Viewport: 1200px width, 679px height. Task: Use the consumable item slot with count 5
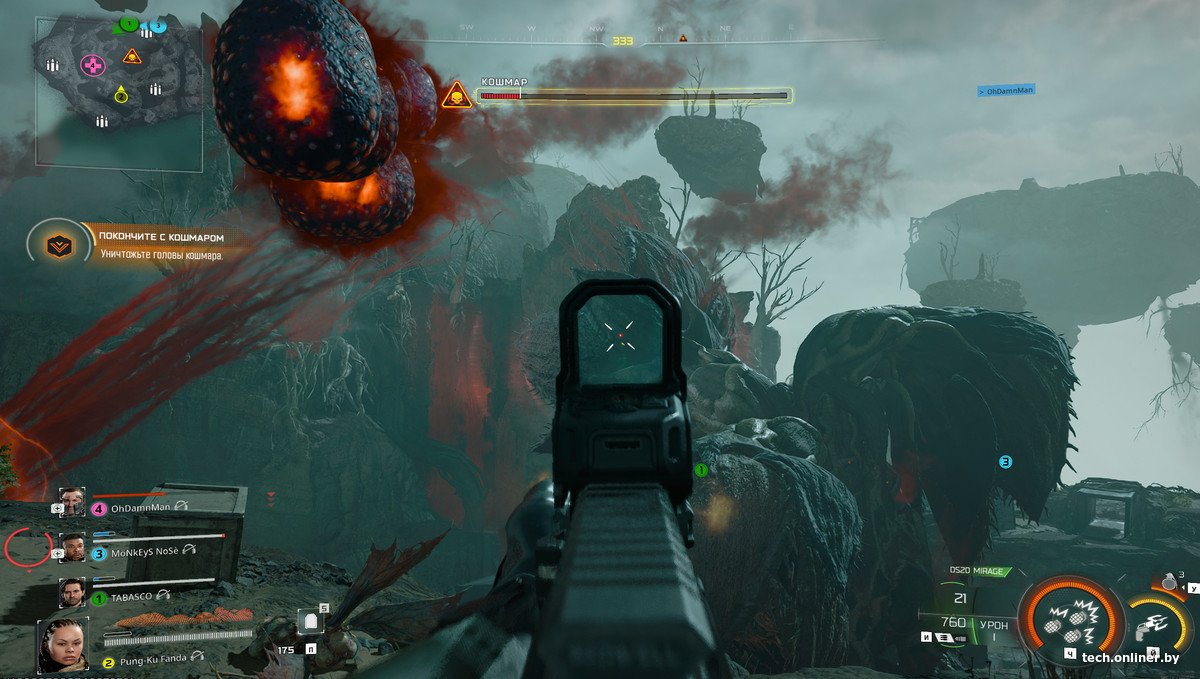(312, 625)
